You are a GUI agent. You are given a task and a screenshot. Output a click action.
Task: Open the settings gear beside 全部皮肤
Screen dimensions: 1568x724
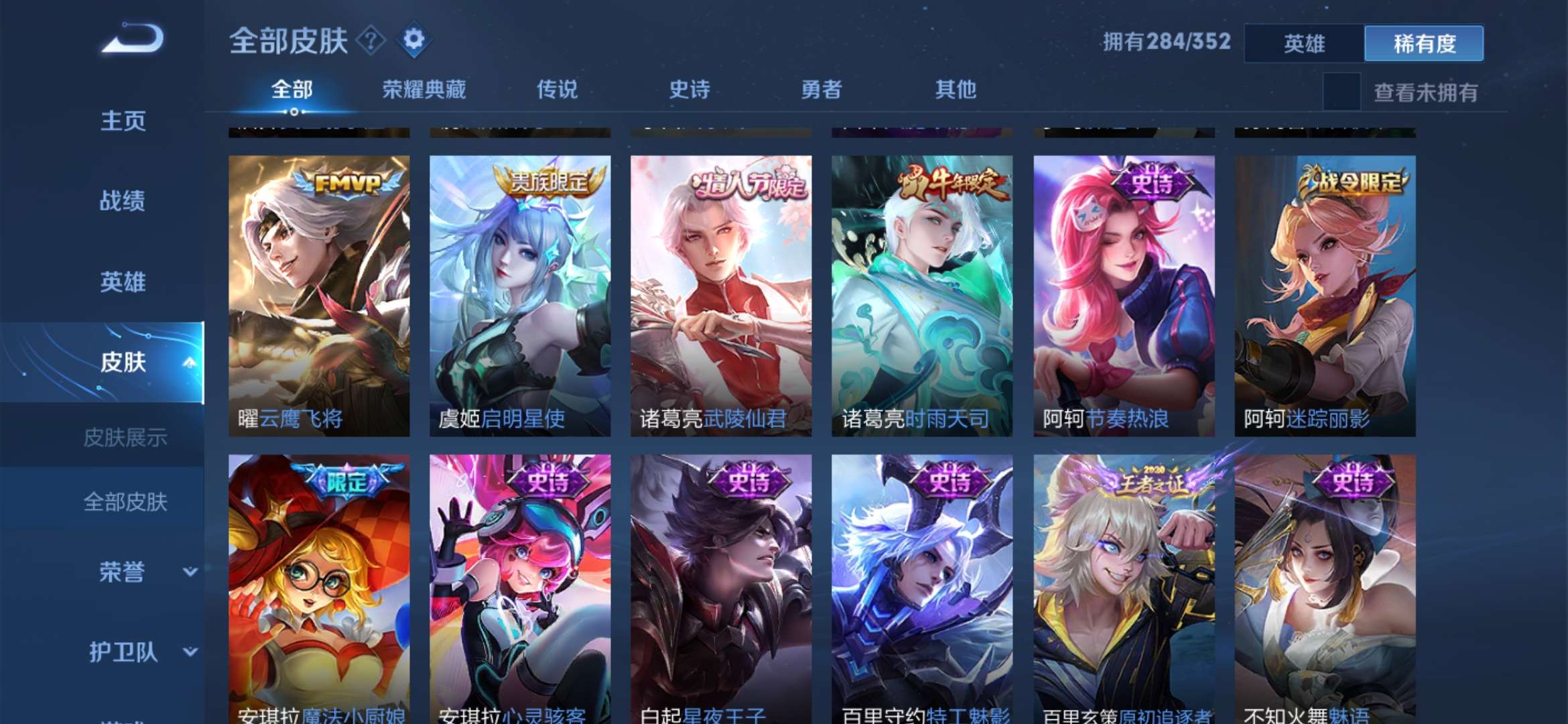click(x=415, y=42)
